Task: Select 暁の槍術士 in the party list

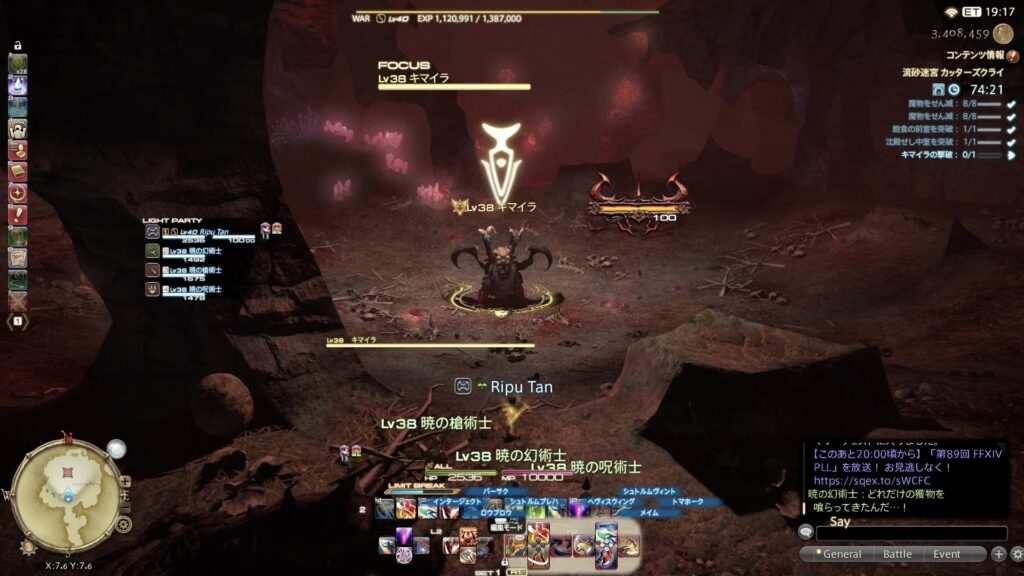Action: [198, 271]
